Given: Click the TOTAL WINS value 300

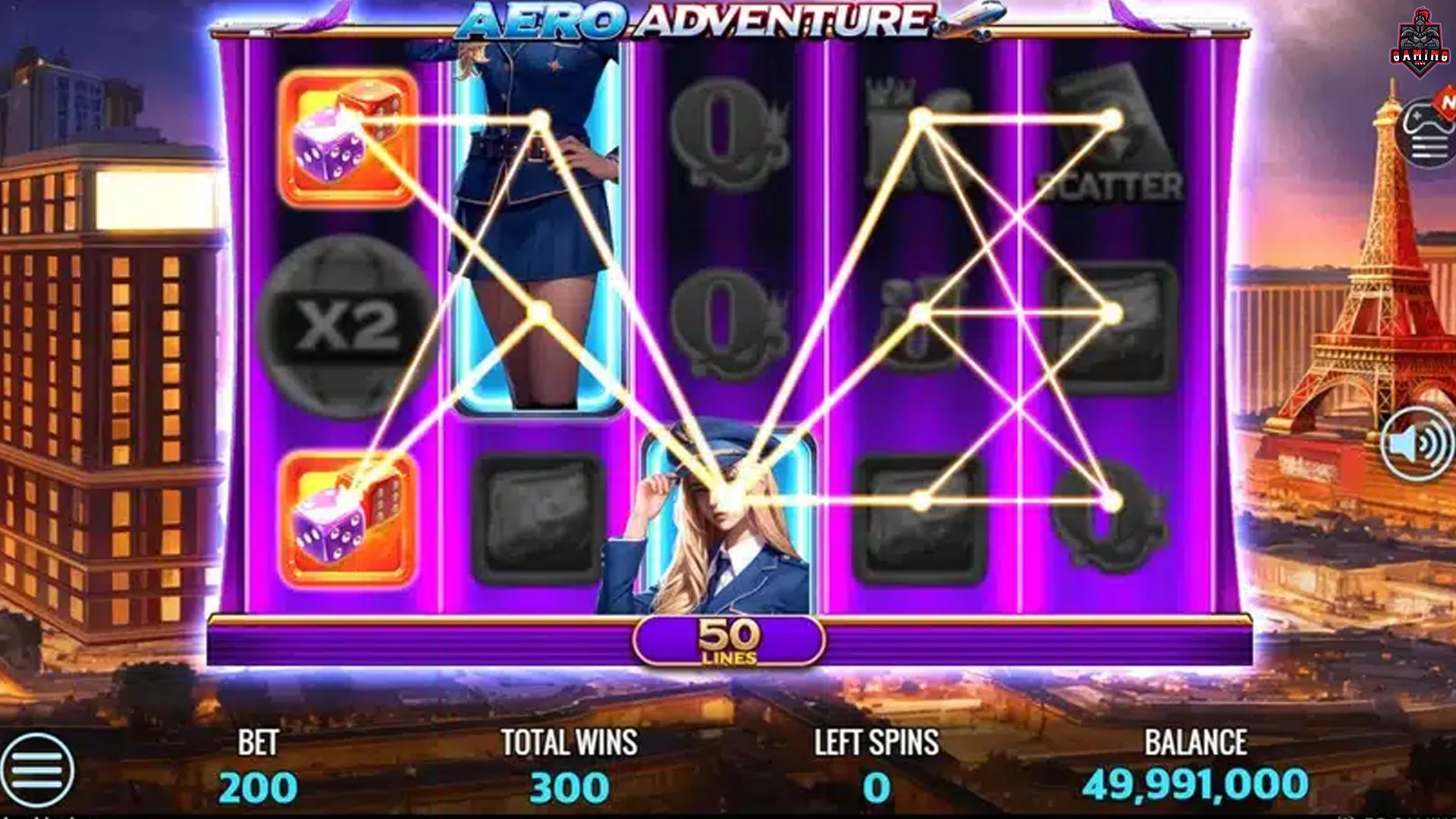Looking at the screenshot, I should [x=567, y=789].
